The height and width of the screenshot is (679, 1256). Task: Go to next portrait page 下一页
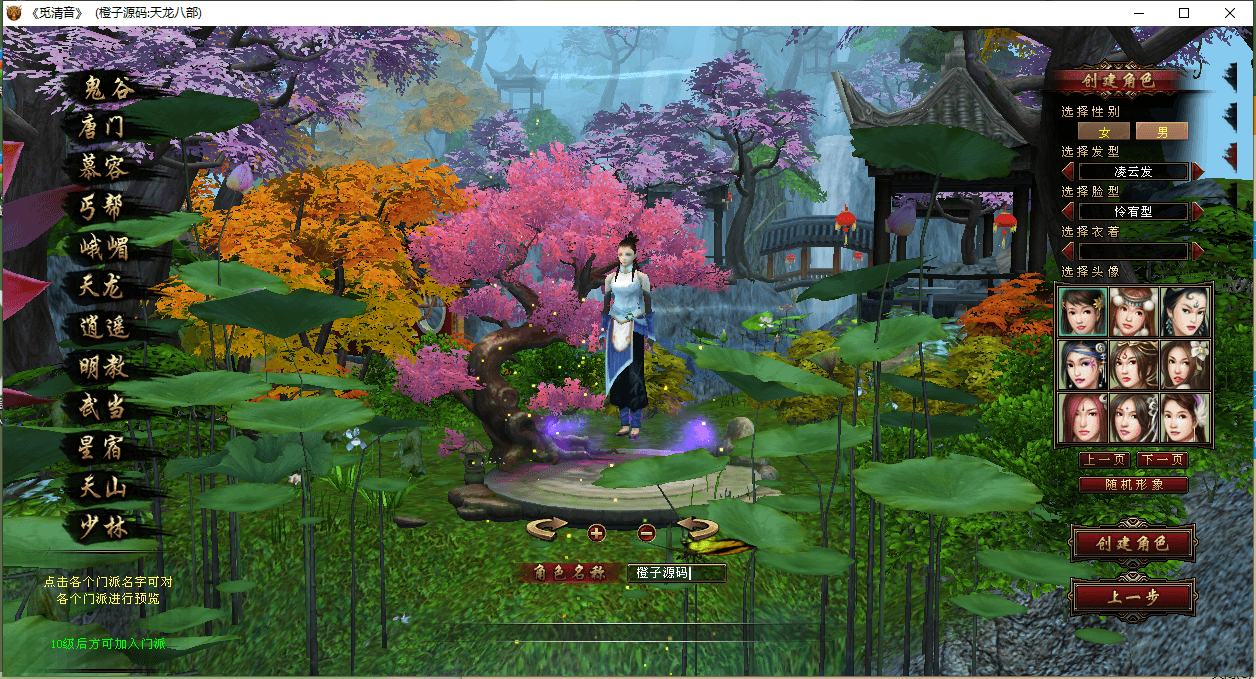pos(1162,460)
